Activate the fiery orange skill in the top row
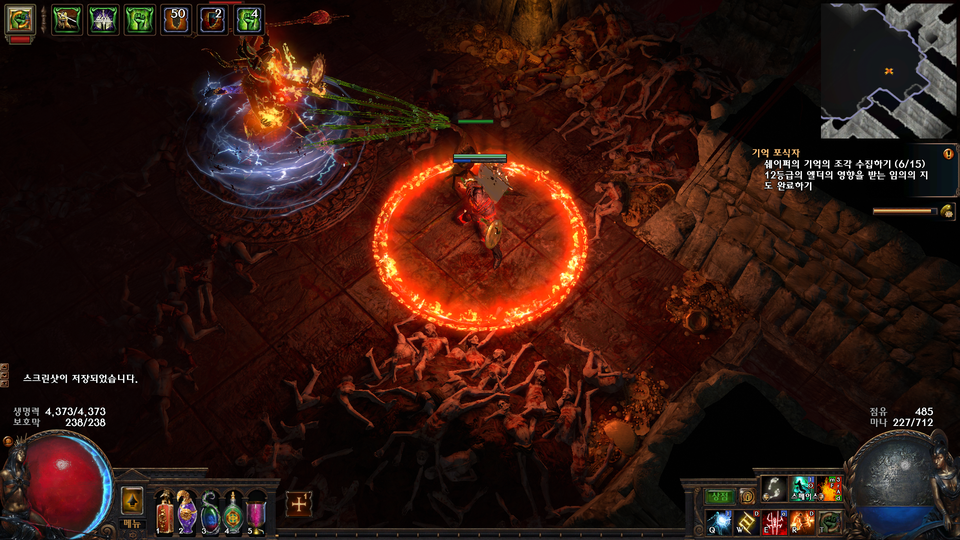This screenshot has height=540, width=960. [x=830, y=488]
